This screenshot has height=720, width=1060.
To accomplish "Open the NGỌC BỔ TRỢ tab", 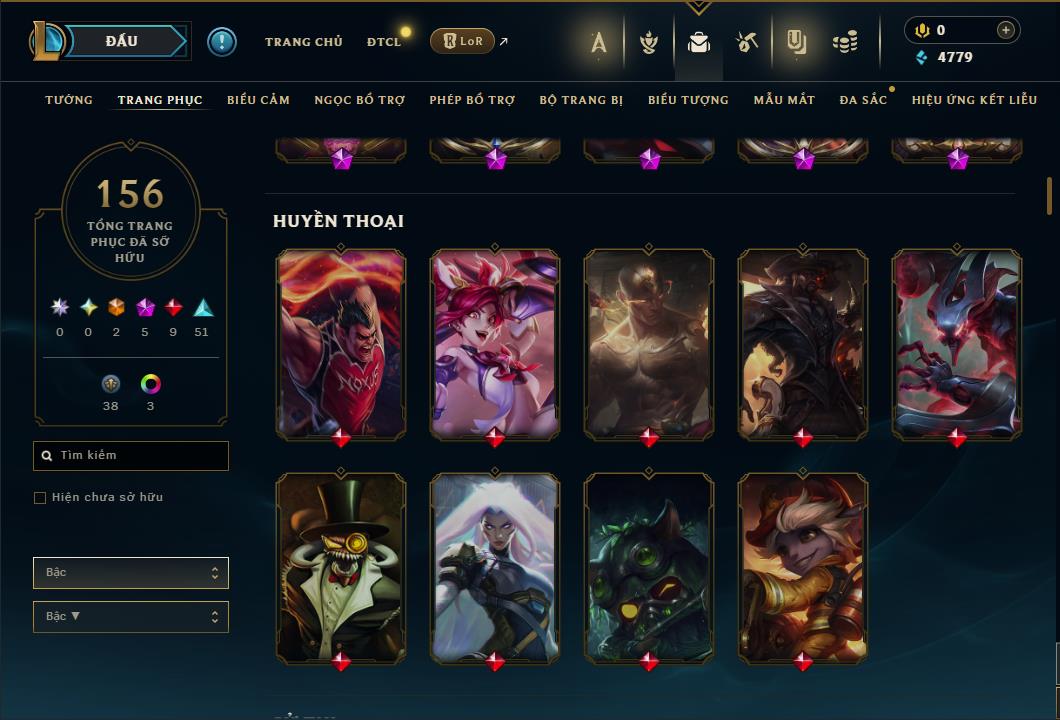I will click(360, 100).
